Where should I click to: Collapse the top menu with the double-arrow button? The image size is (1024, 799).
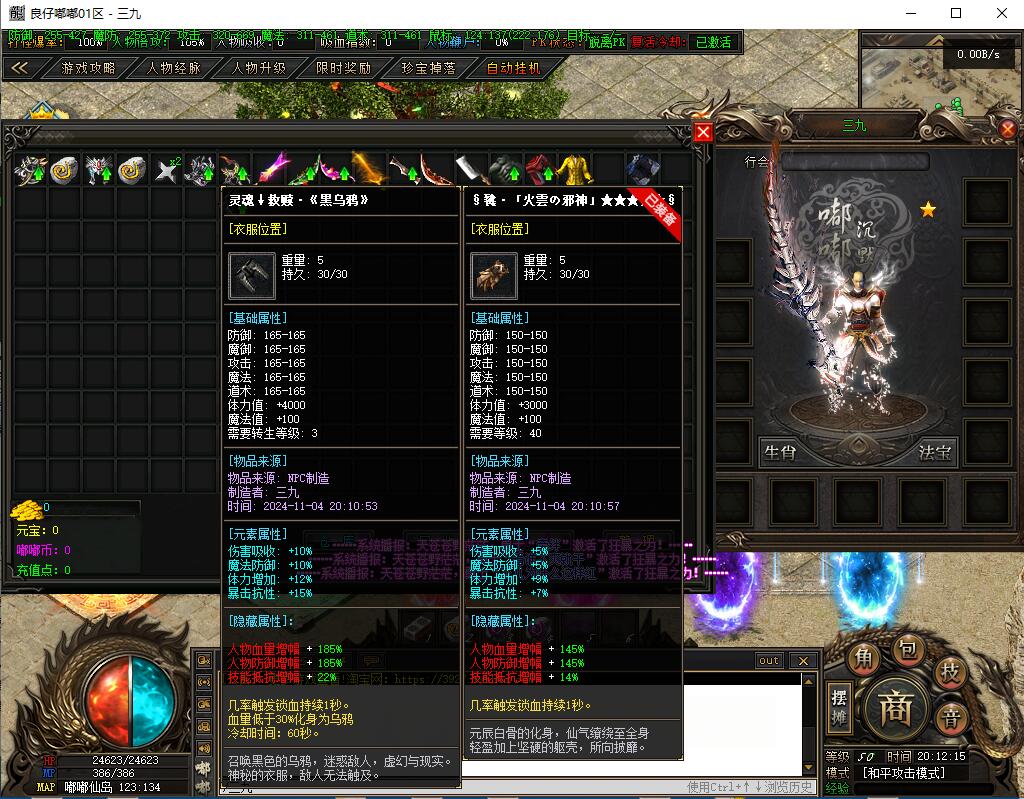coord(19,68)
